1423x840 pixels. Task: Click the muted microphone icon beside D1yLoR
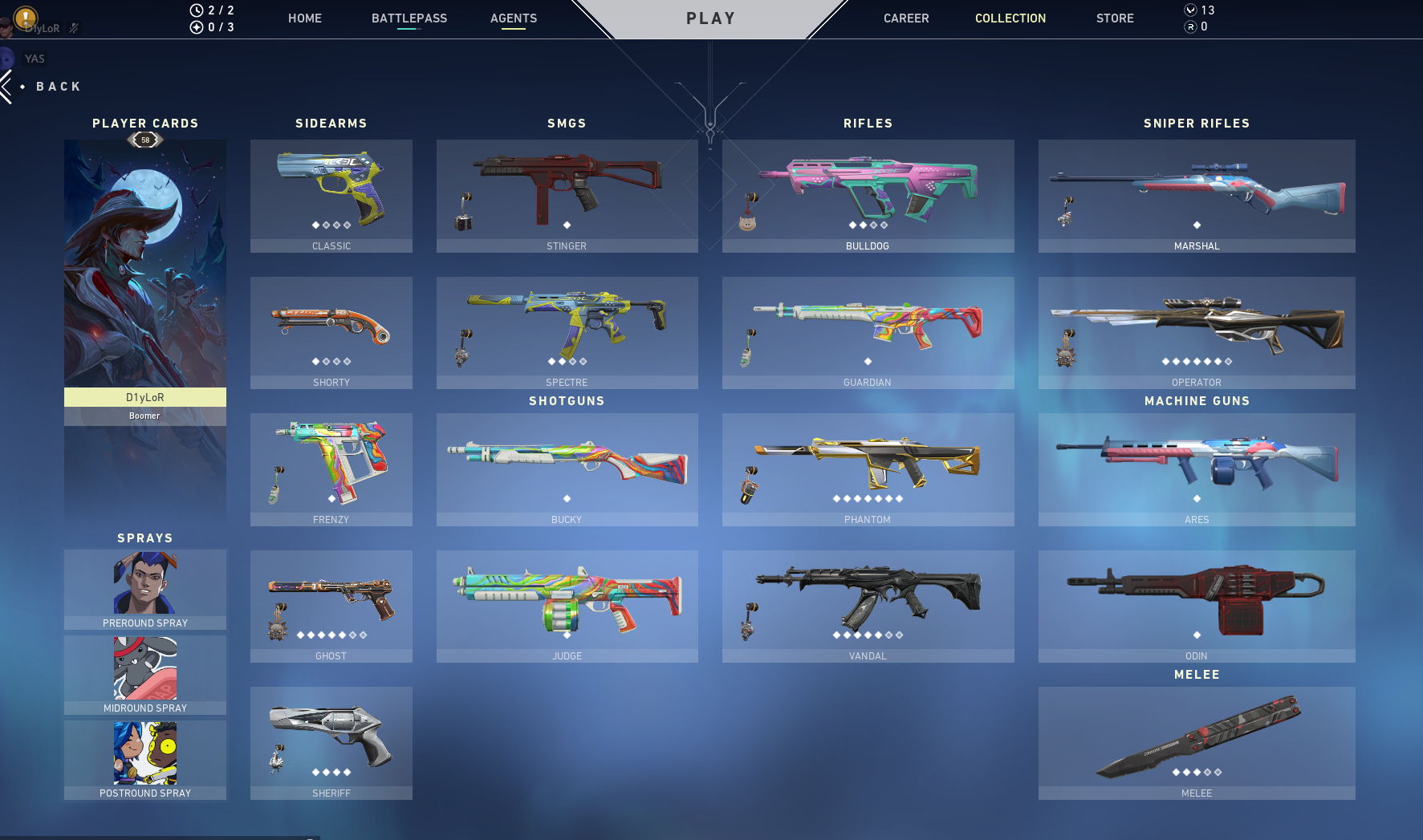tap(72, 30)
